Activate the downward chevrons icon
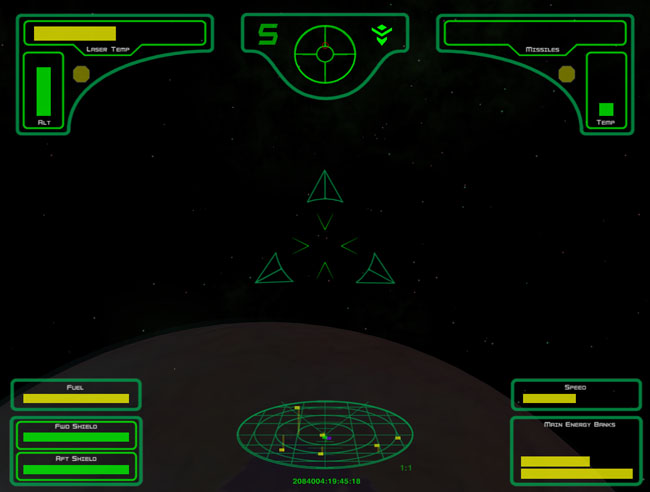Image resolution: width=650 pixels, height=492 pixels. click(x=381, y=35)
